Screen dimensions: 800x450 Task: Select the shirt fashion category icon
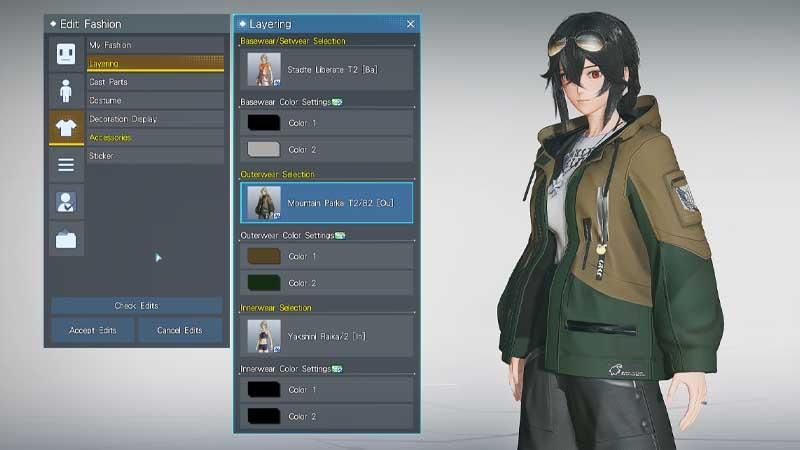point(67,128)
